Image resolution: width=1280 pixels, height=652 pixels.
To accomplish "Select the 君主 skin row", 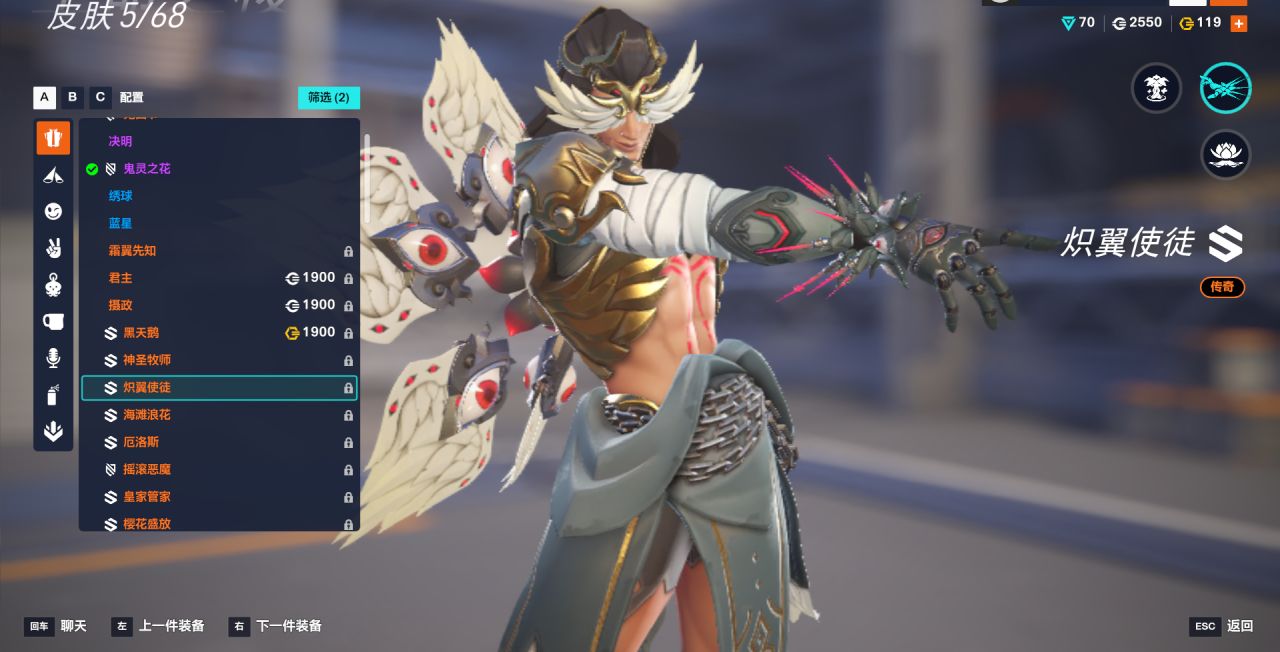I will tap(120, 278).
